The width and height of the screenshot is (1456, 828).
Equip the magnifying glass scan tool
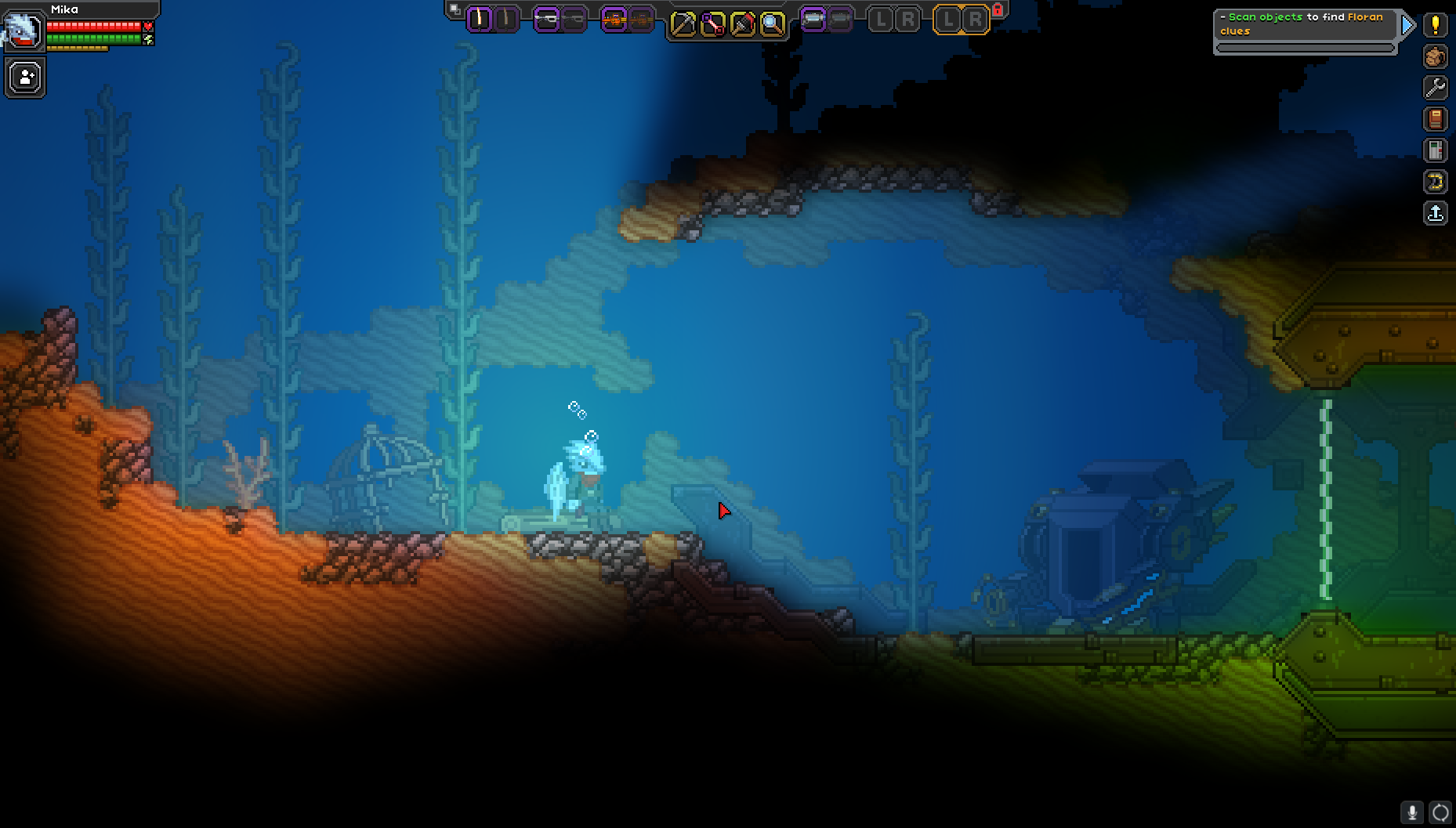[x=772, y=24]
